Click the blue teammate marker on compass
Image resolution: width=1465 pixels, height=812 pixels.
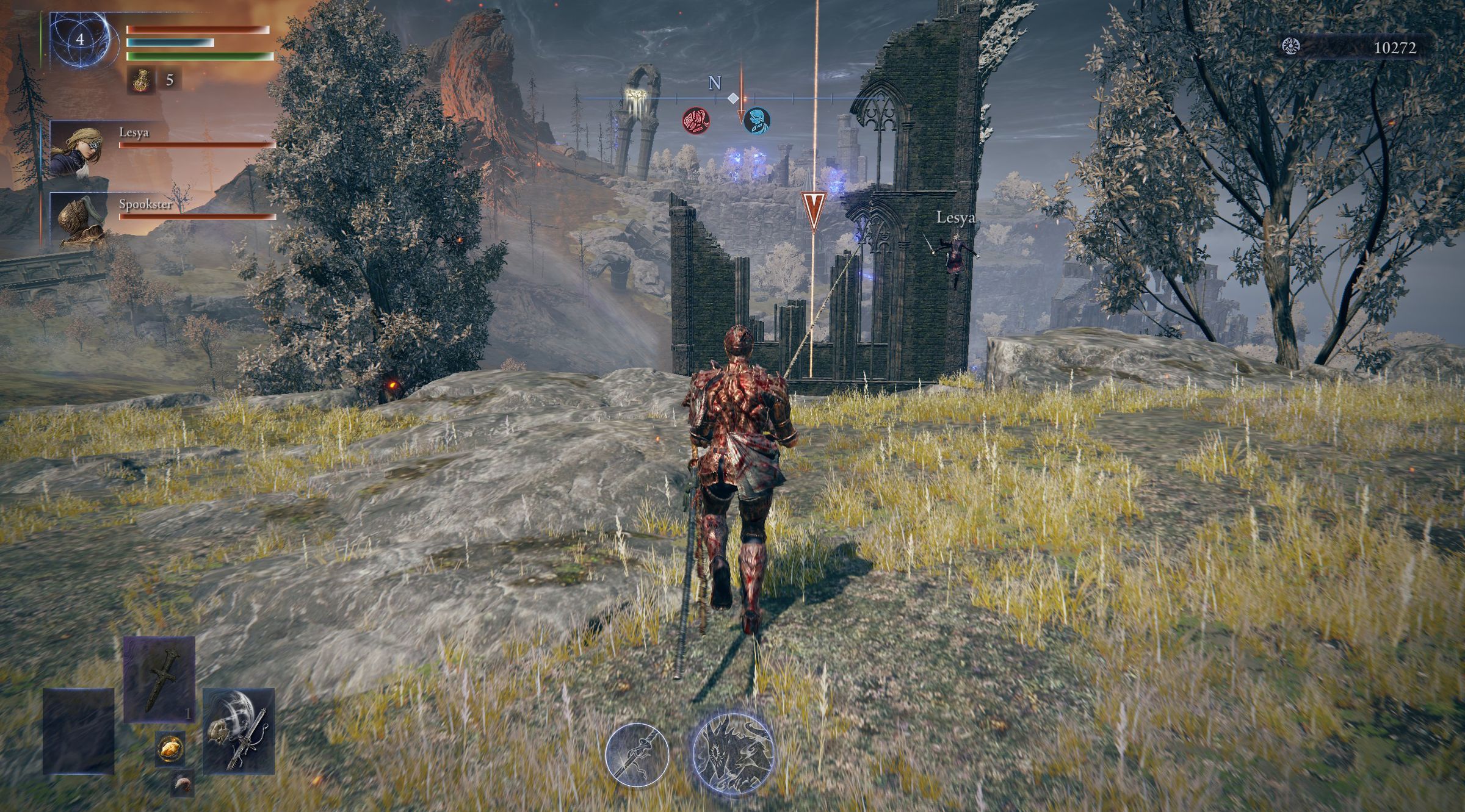(x=757, y=120)
